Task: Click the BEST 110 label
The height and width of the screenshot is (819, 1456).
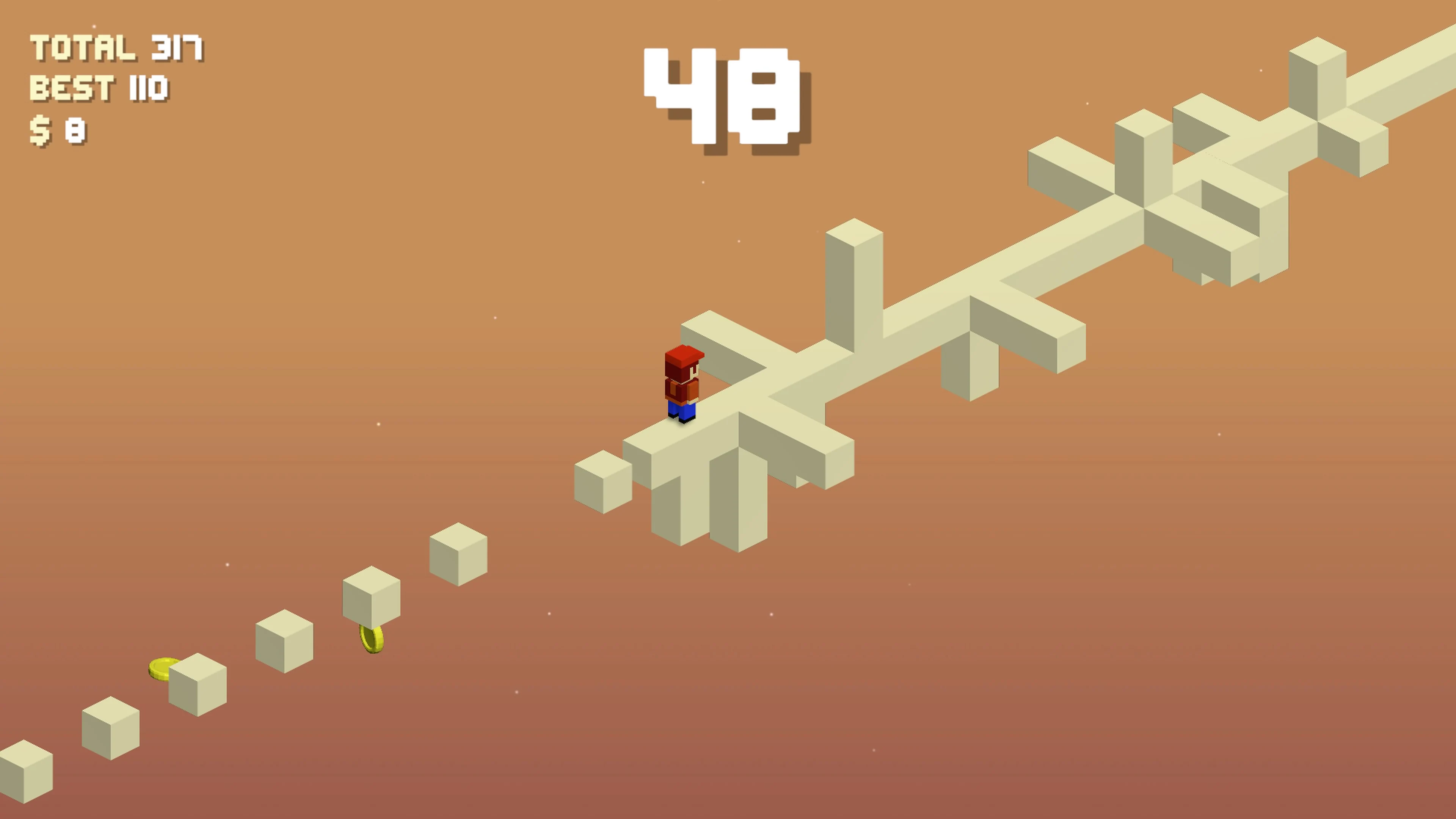Action: tap(99, 88)
